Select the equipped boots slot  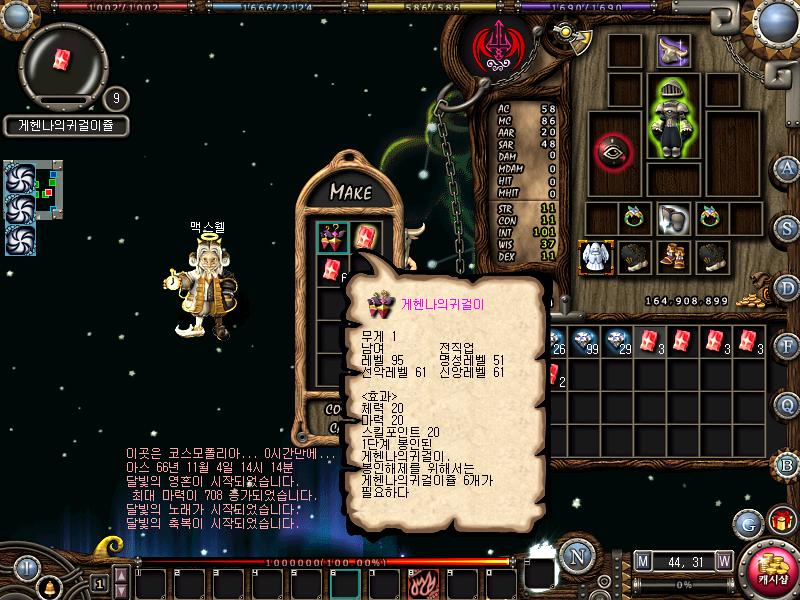coord(672,256)
